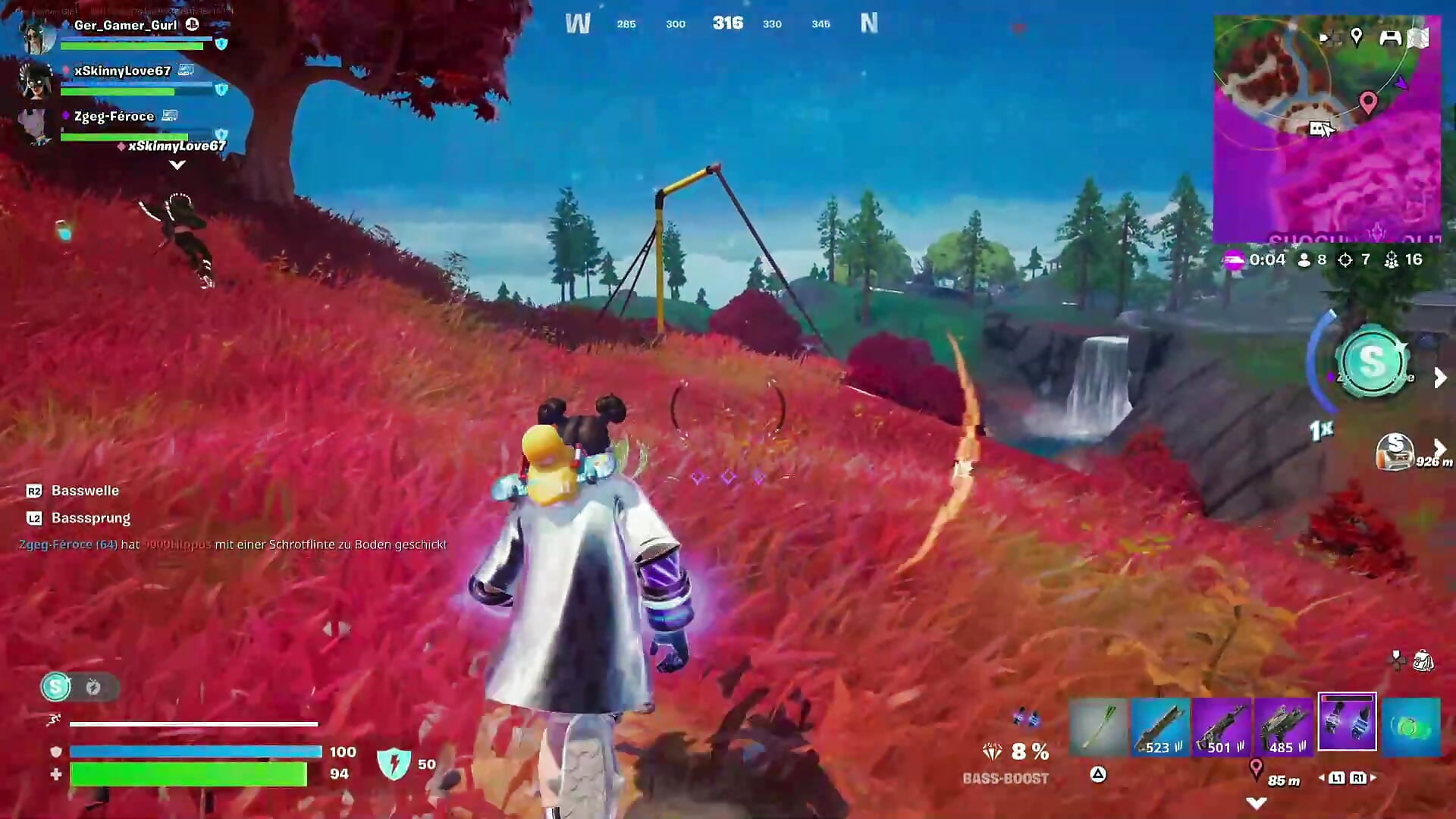
Task: Click Ger_Gamer_Gurl in the squad list
Action: [x=125, y=26]
